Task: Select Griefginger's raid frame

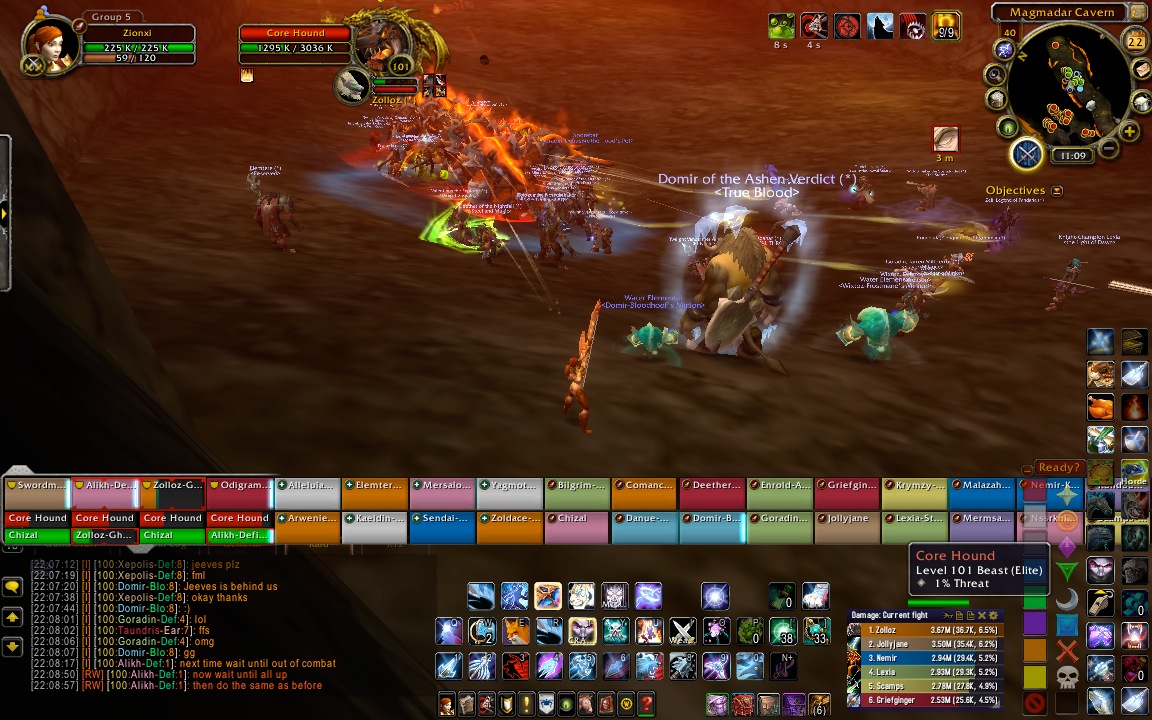Action: coord(847,486)
